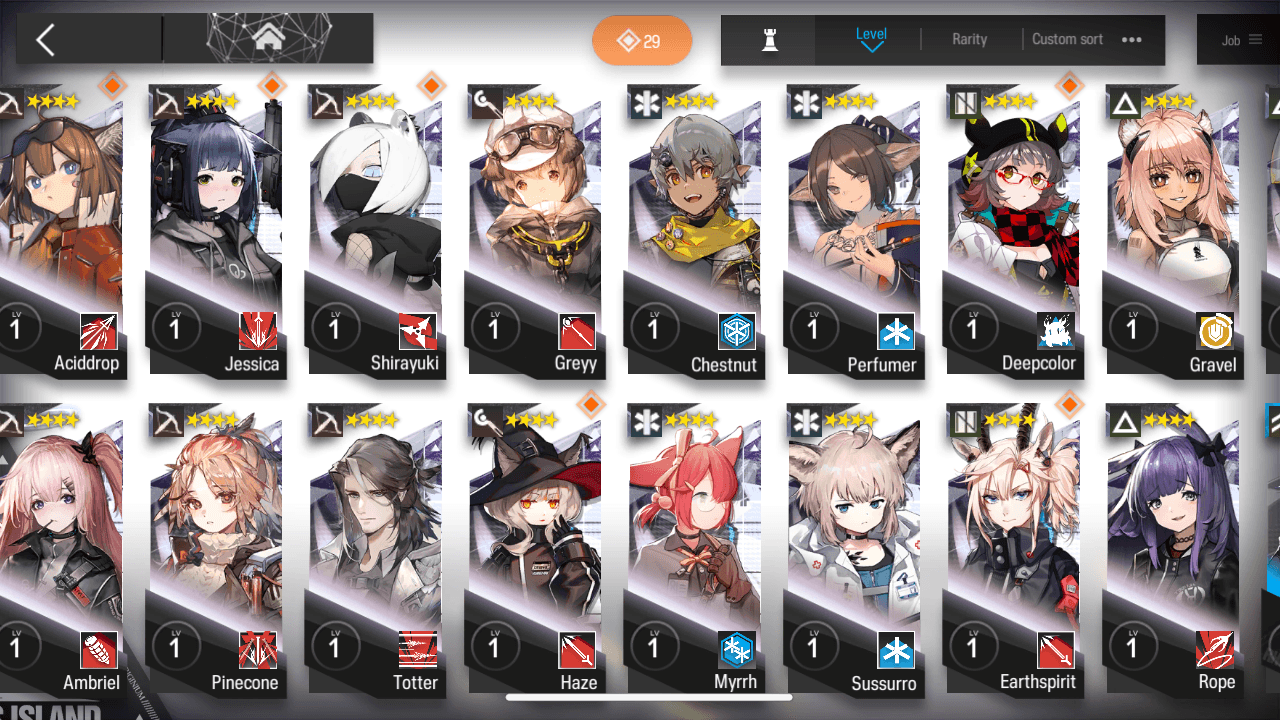Sort operators by Rarity
Image resolution: width=1280 pixels, height=720 pixels.
(969, 39)
